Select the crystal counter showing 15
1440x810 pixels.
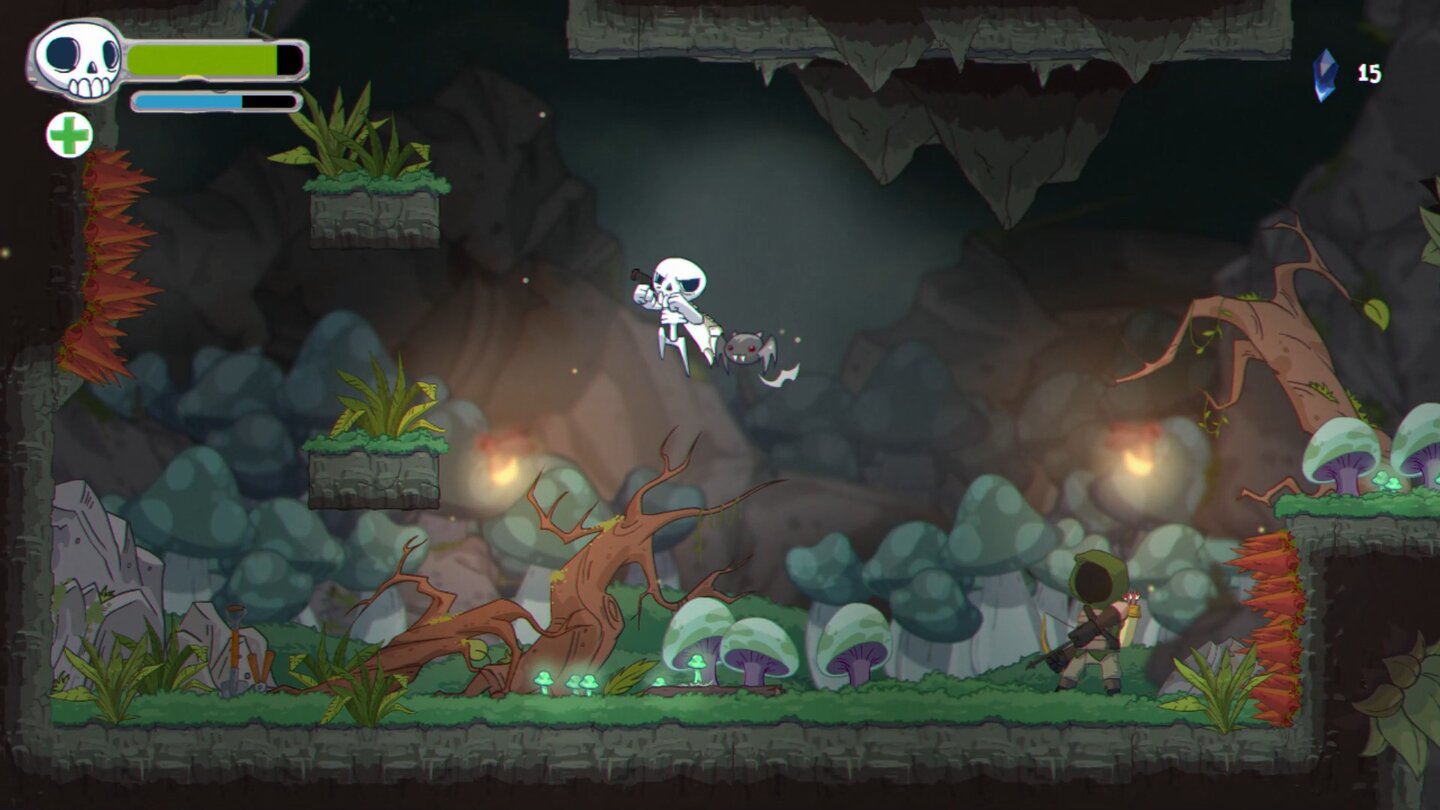(x=1366, y=72)
